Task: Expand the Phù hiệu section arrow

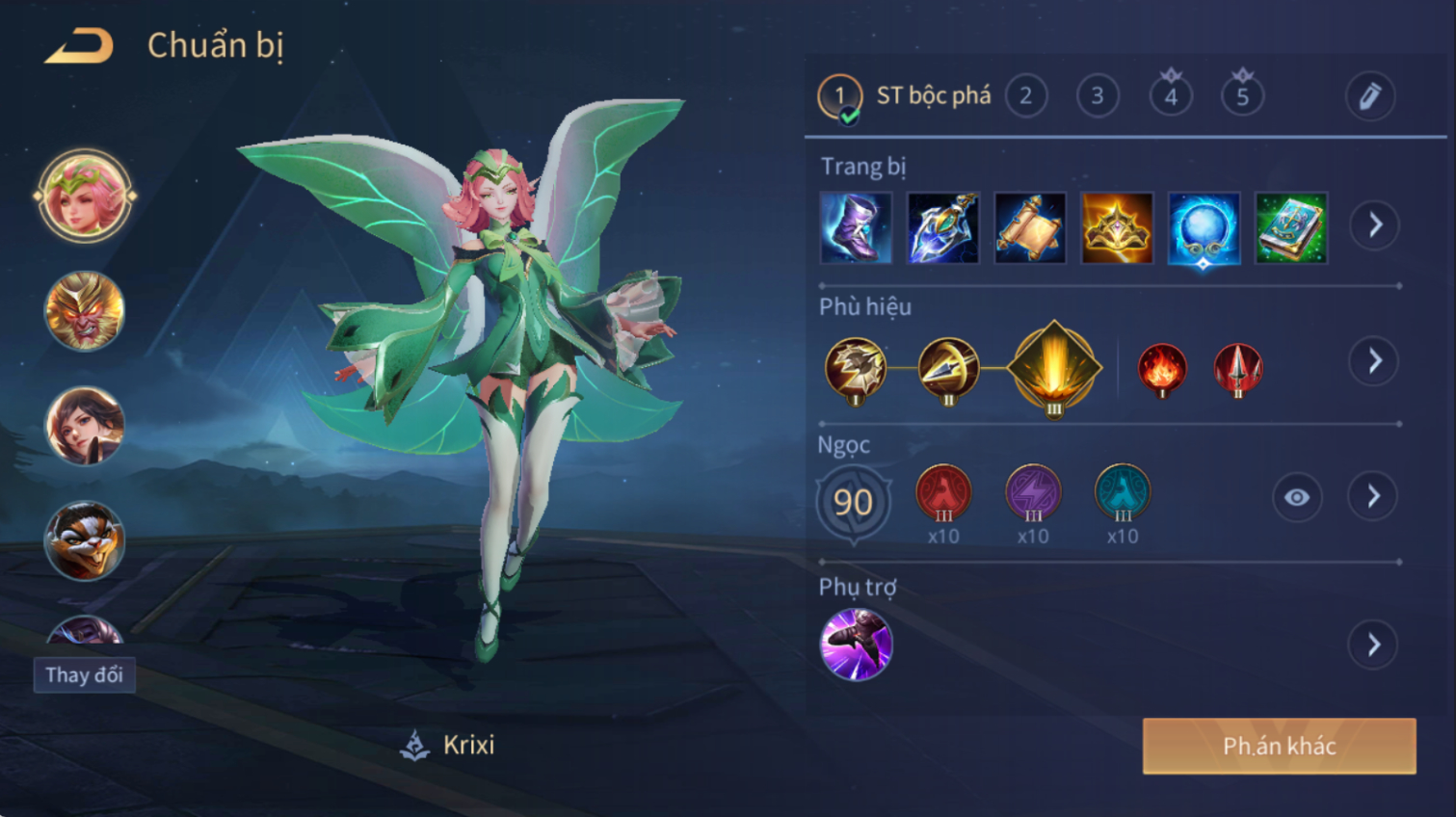Action: coord(1374,361)
